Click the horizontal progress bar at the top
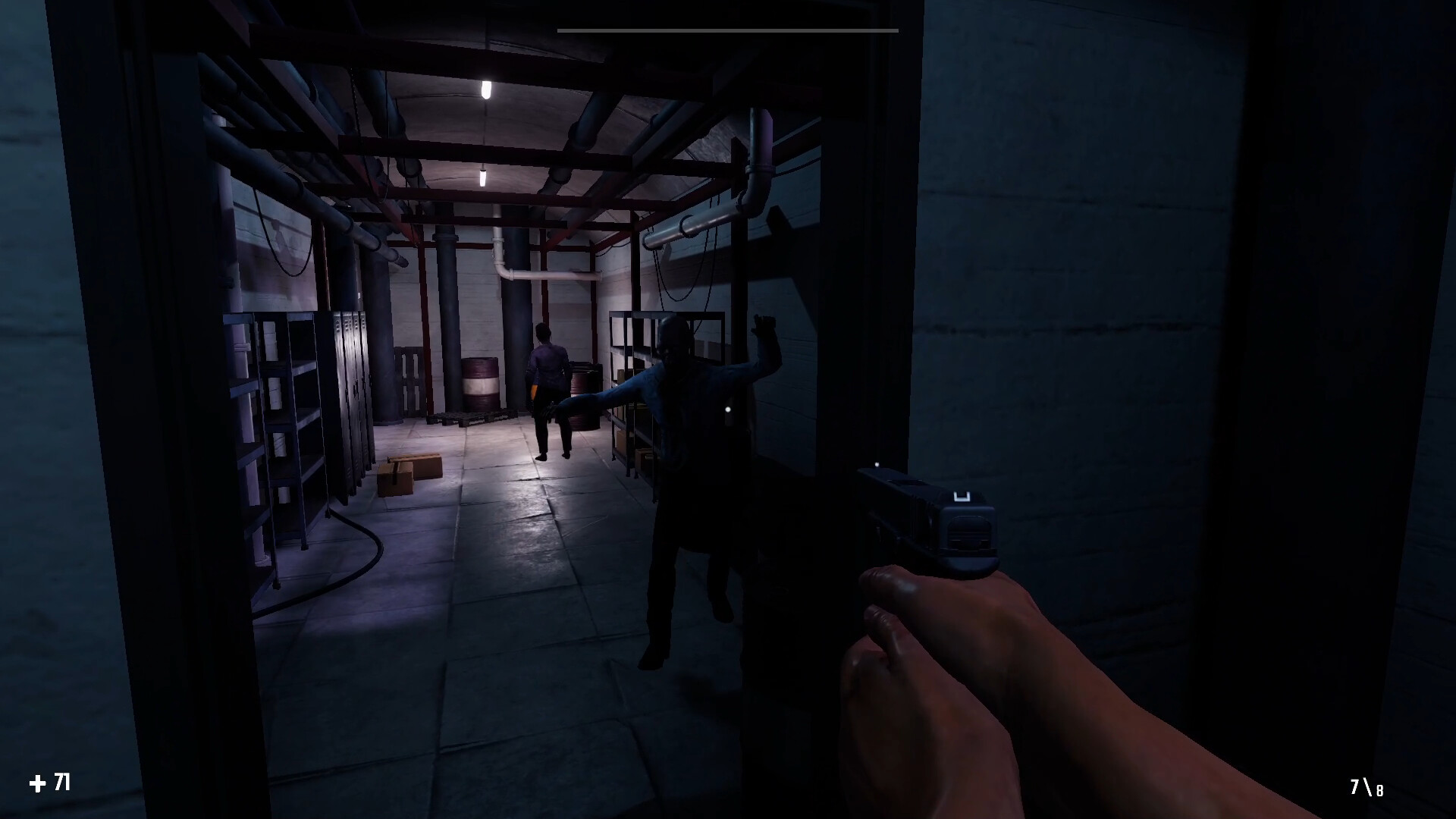The height and width of the screenshot is (819, 1456). pyautogui.click(x=726, y=29)
